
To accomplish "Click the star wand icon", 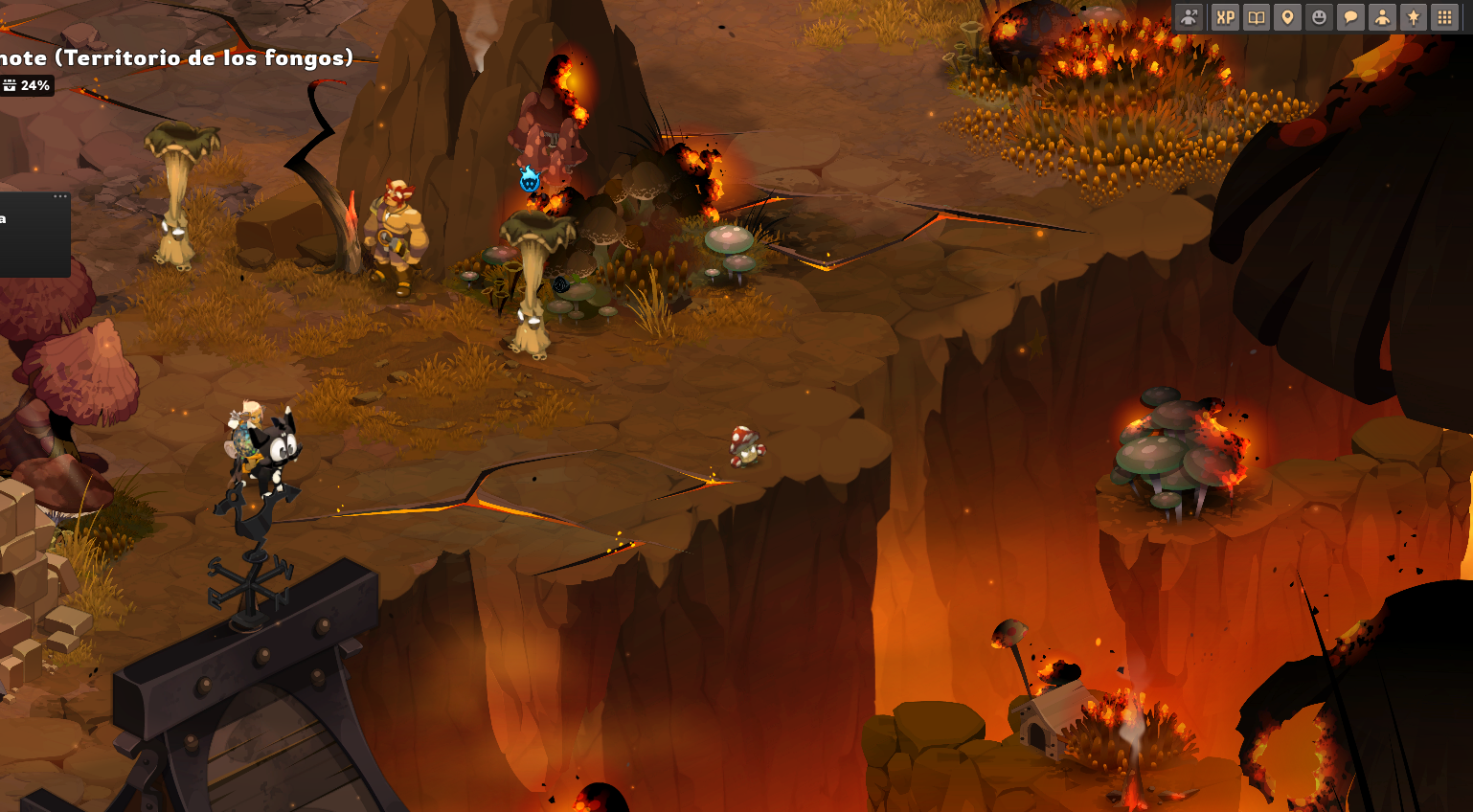I will (x=1414, y=17).
